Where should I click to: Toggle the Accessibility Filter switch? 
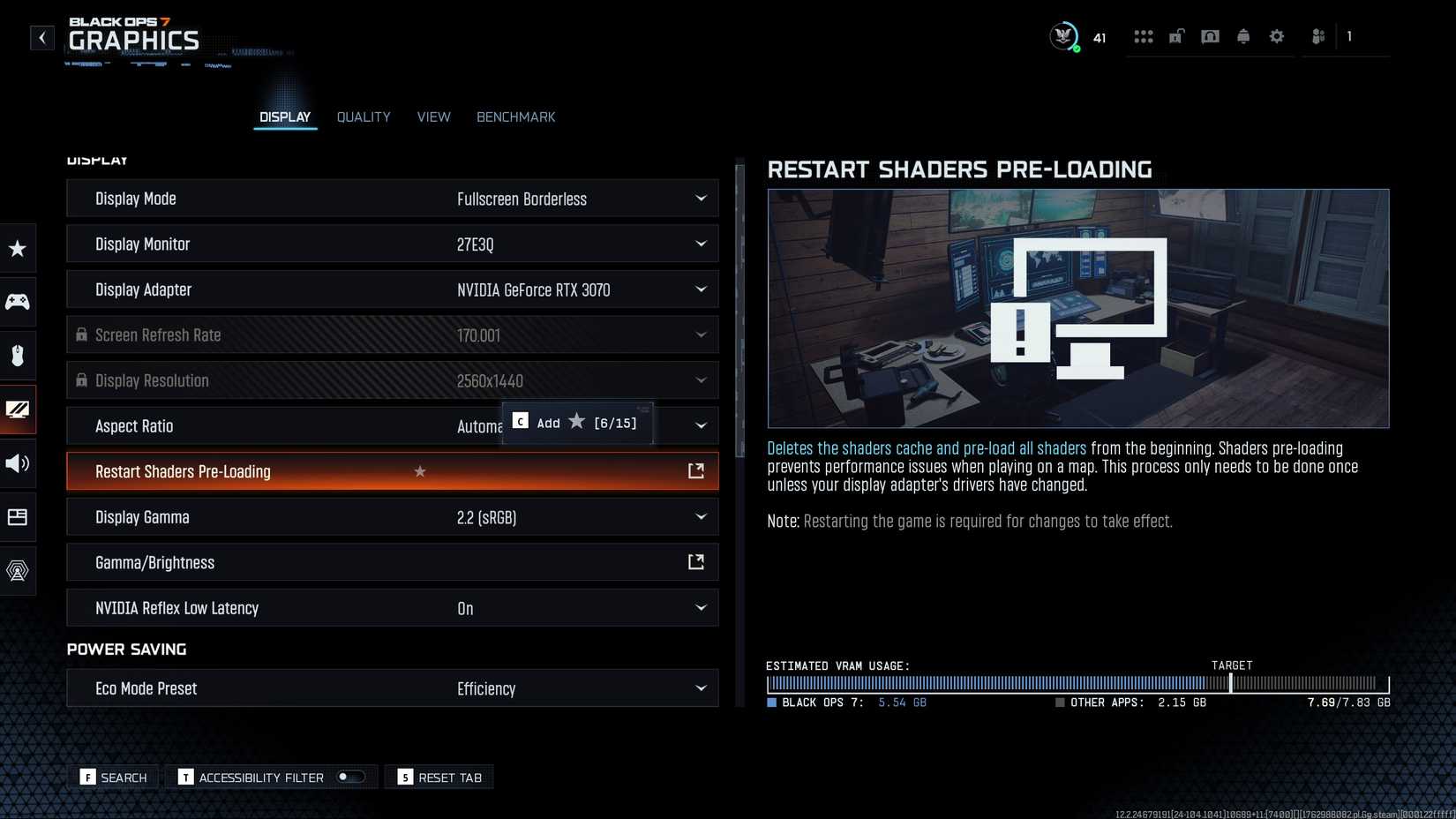click(x=349, y=777)
